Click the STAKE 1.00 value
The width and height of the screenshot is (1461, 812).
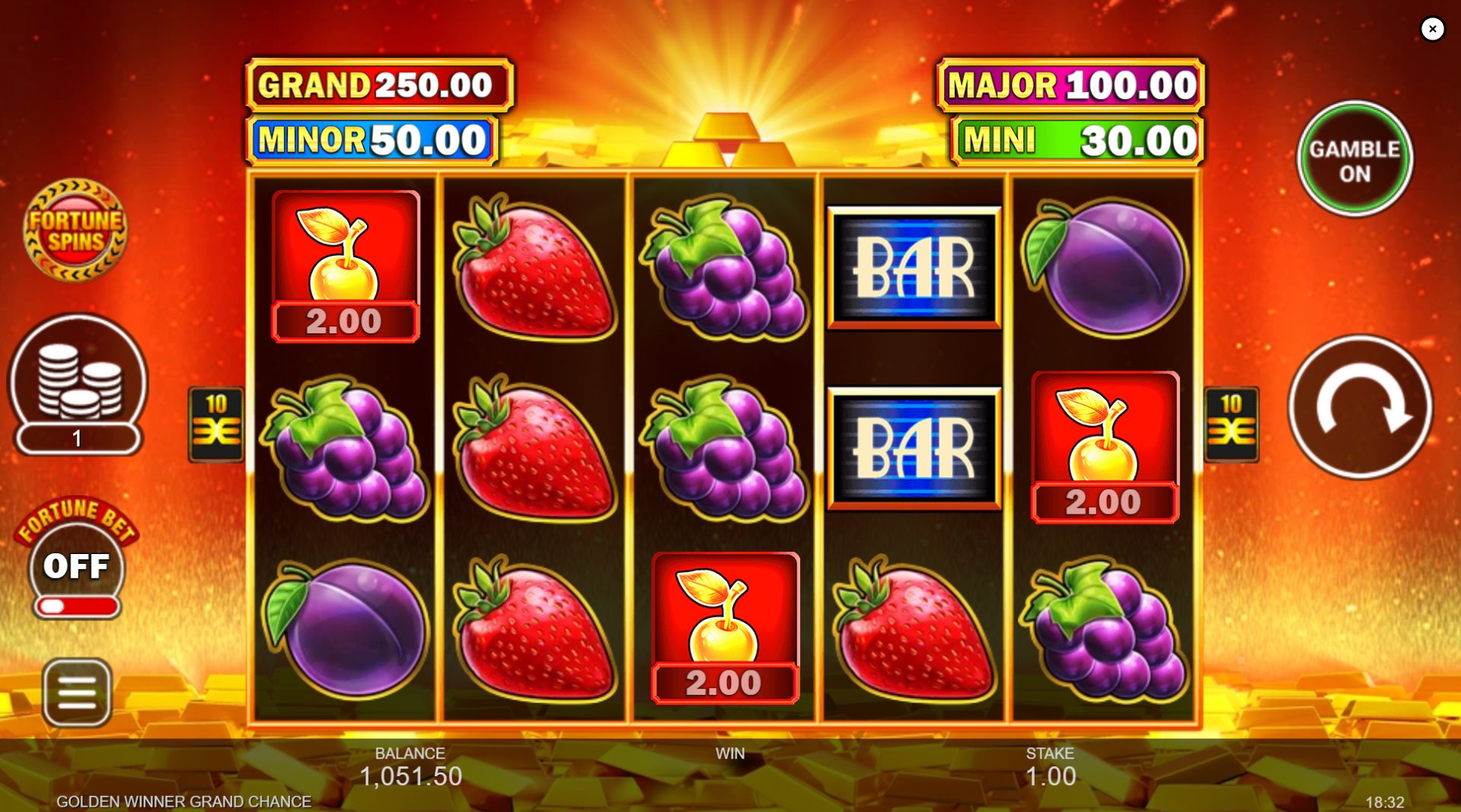[x=1049, y=776]
